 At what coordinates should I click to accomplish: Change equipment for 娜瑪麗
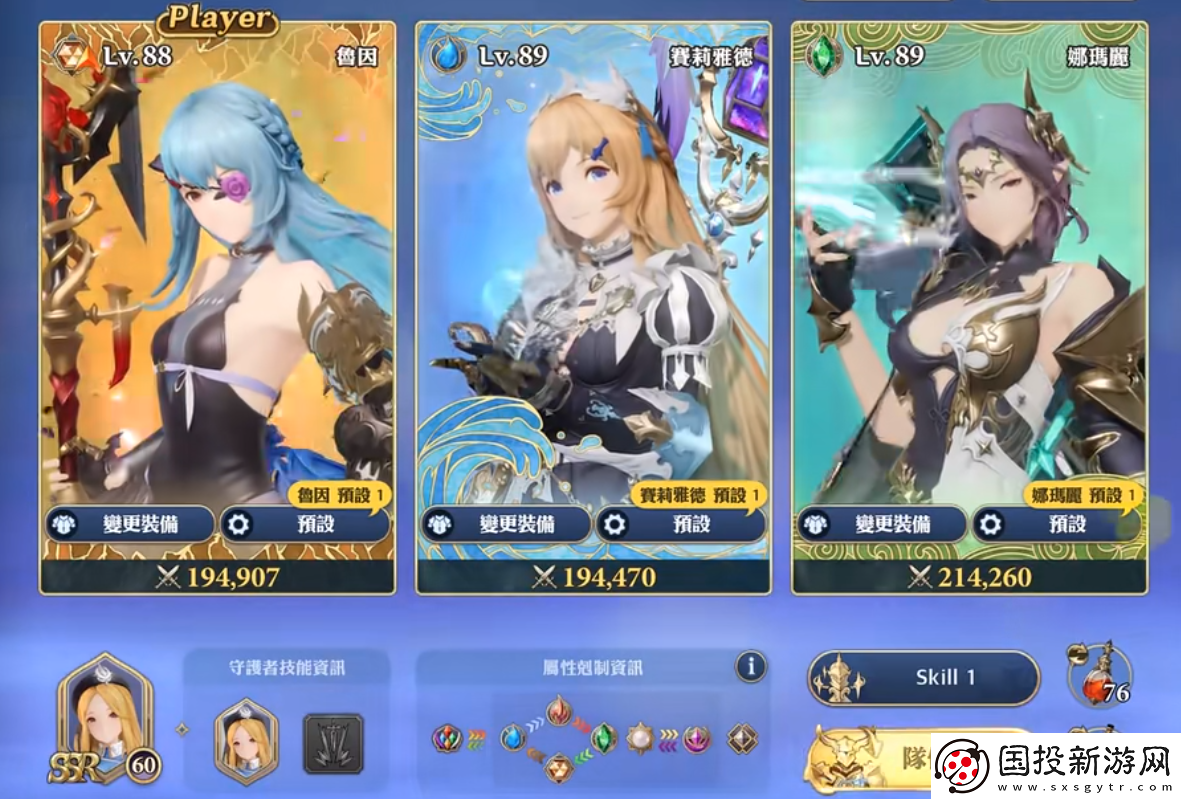pos(881,523)
